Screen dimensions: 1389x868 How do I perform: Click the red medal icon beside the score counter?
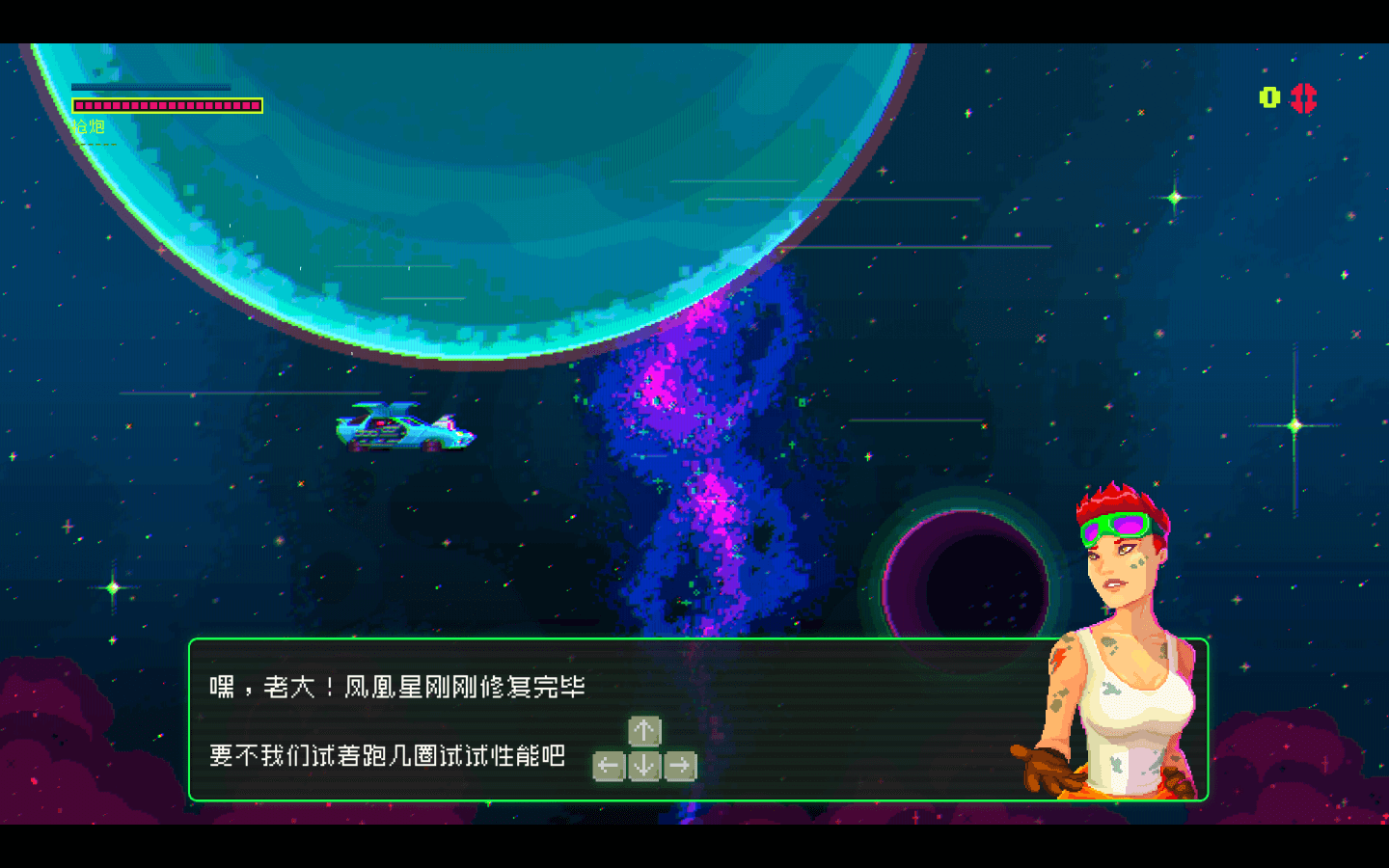coord(1304,97)
